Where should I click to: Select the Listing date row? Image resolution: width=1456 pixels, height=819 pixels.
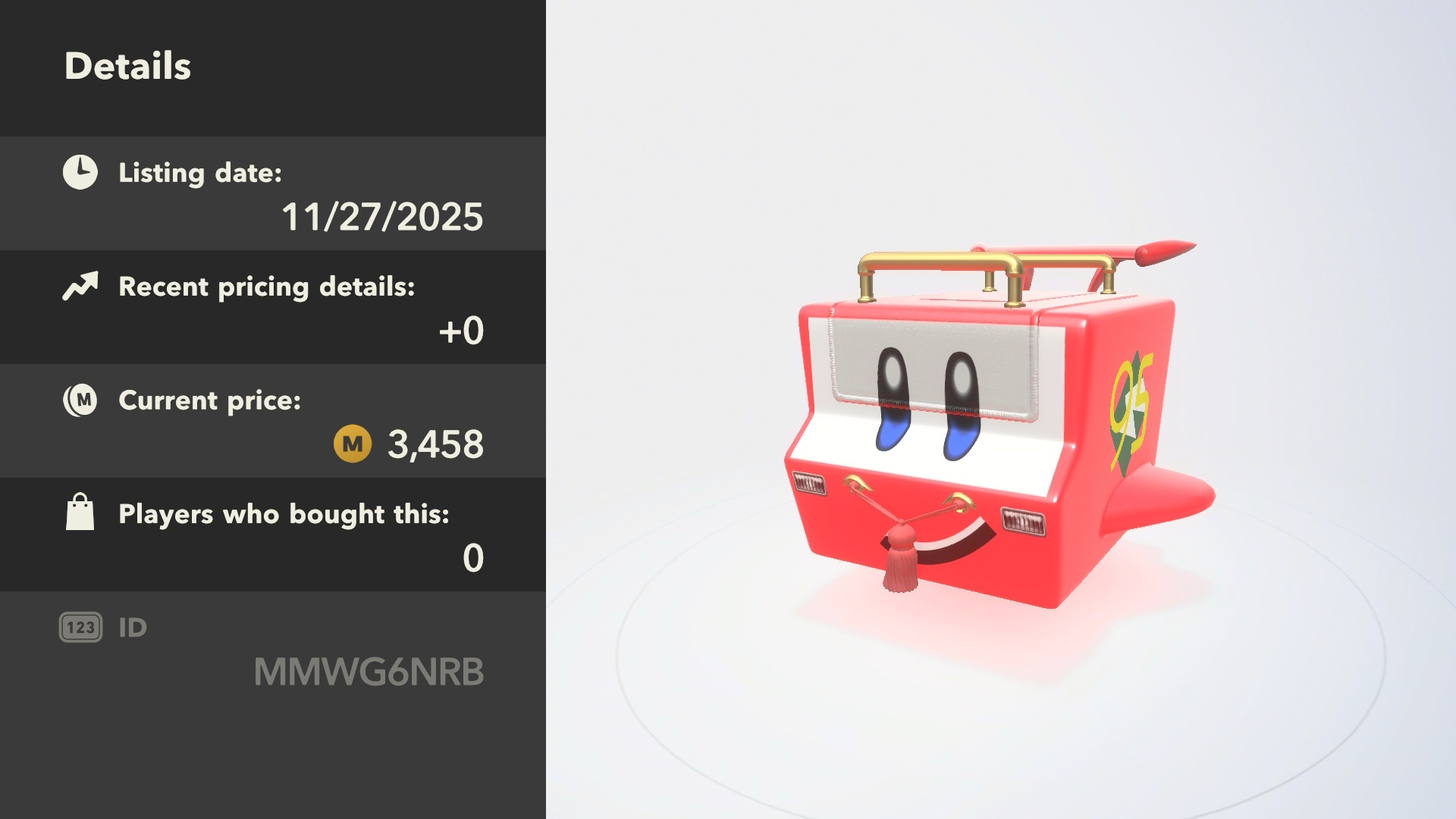tap(273, 193)
